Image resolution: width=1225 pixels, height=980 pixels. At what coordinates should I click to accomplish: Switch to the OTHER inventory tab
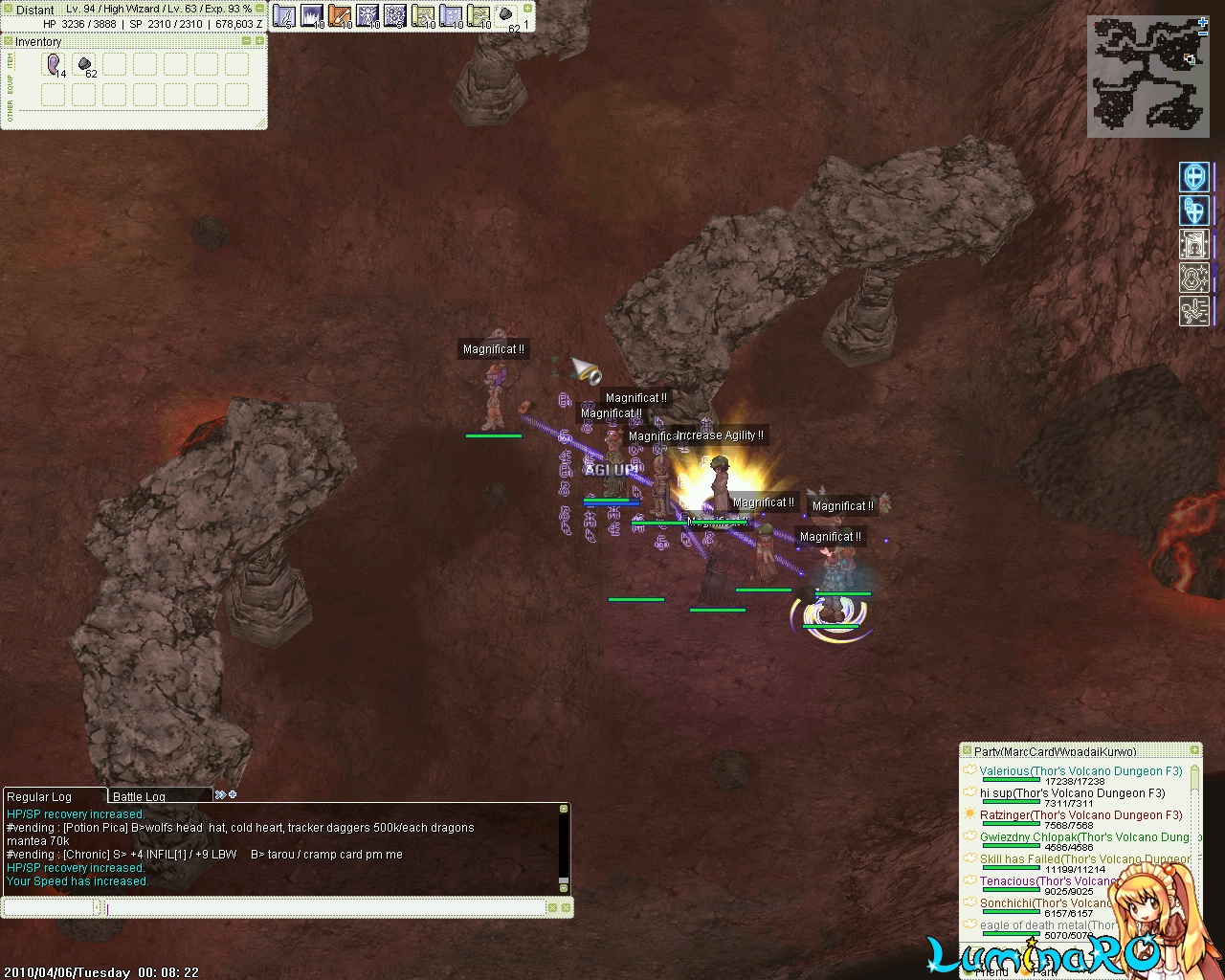coord(10,113)
